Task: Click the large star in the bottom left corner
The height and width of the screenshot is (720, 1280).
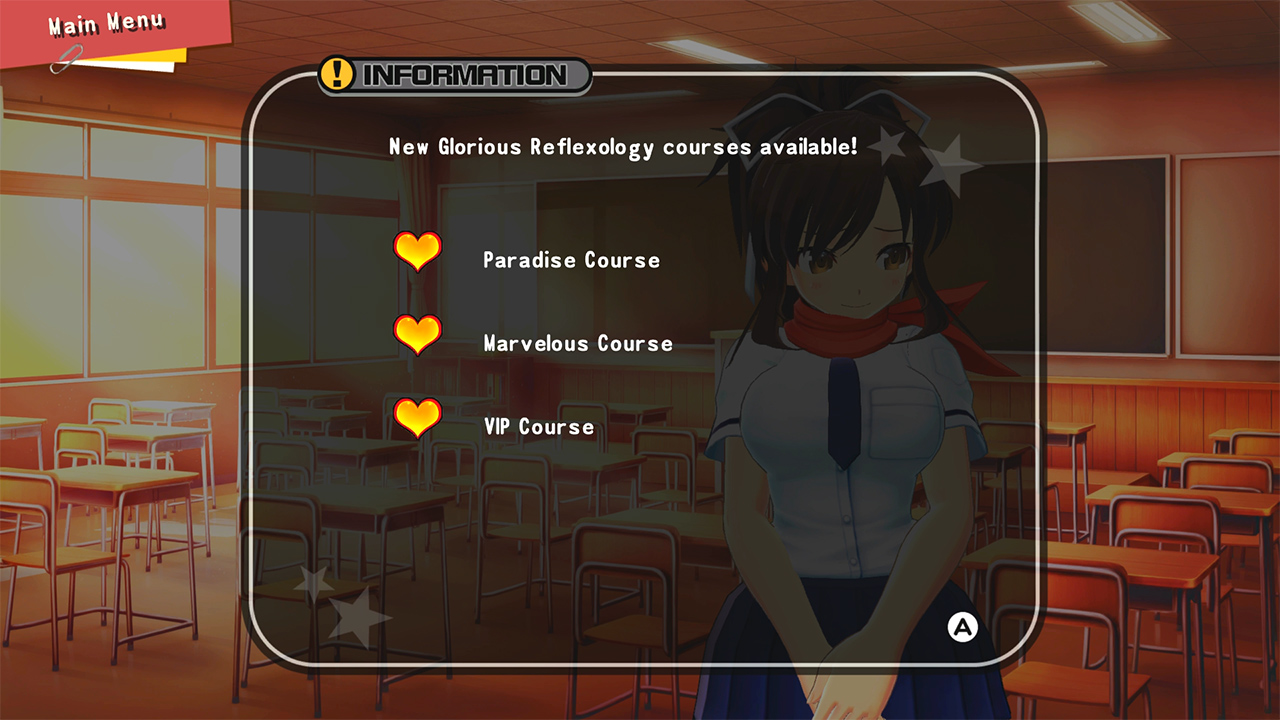Action: (x=358, y=620)
